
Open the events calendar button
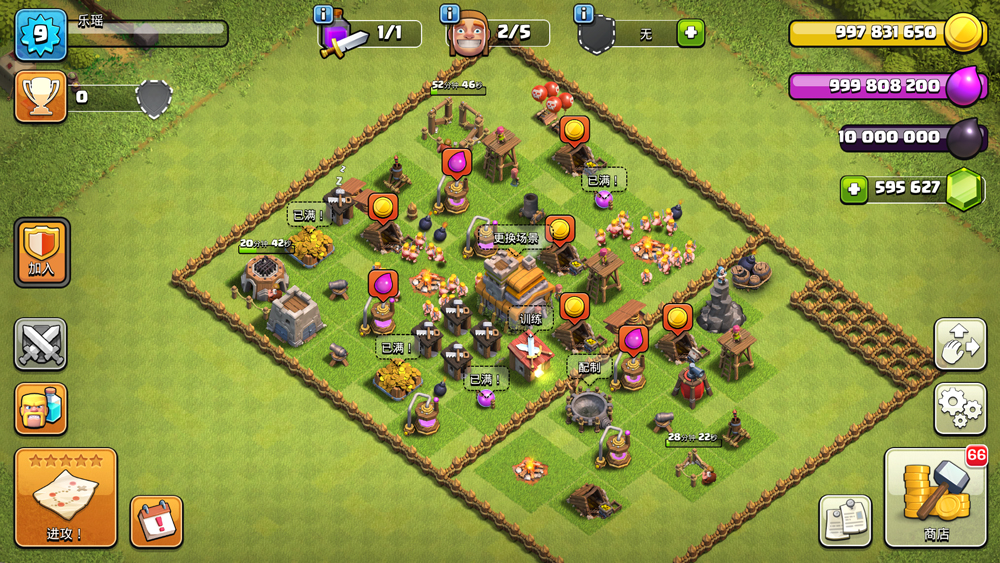pos(156,521)
